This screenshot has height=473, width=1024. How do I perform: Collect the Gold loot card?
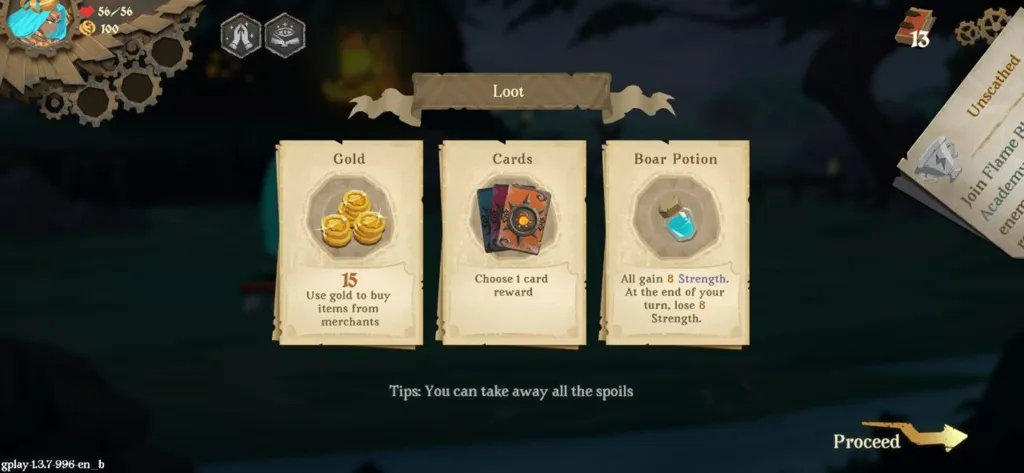[349, 242]
